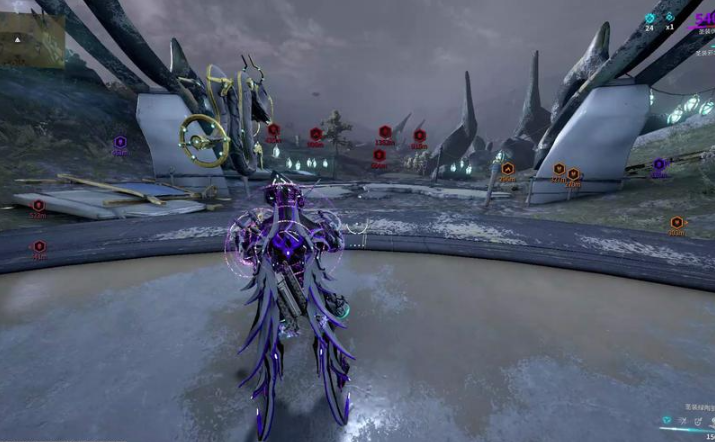Screen dimensions: 715x442
Task: Select the buff icon showing 24
Action: click(649, 18)
